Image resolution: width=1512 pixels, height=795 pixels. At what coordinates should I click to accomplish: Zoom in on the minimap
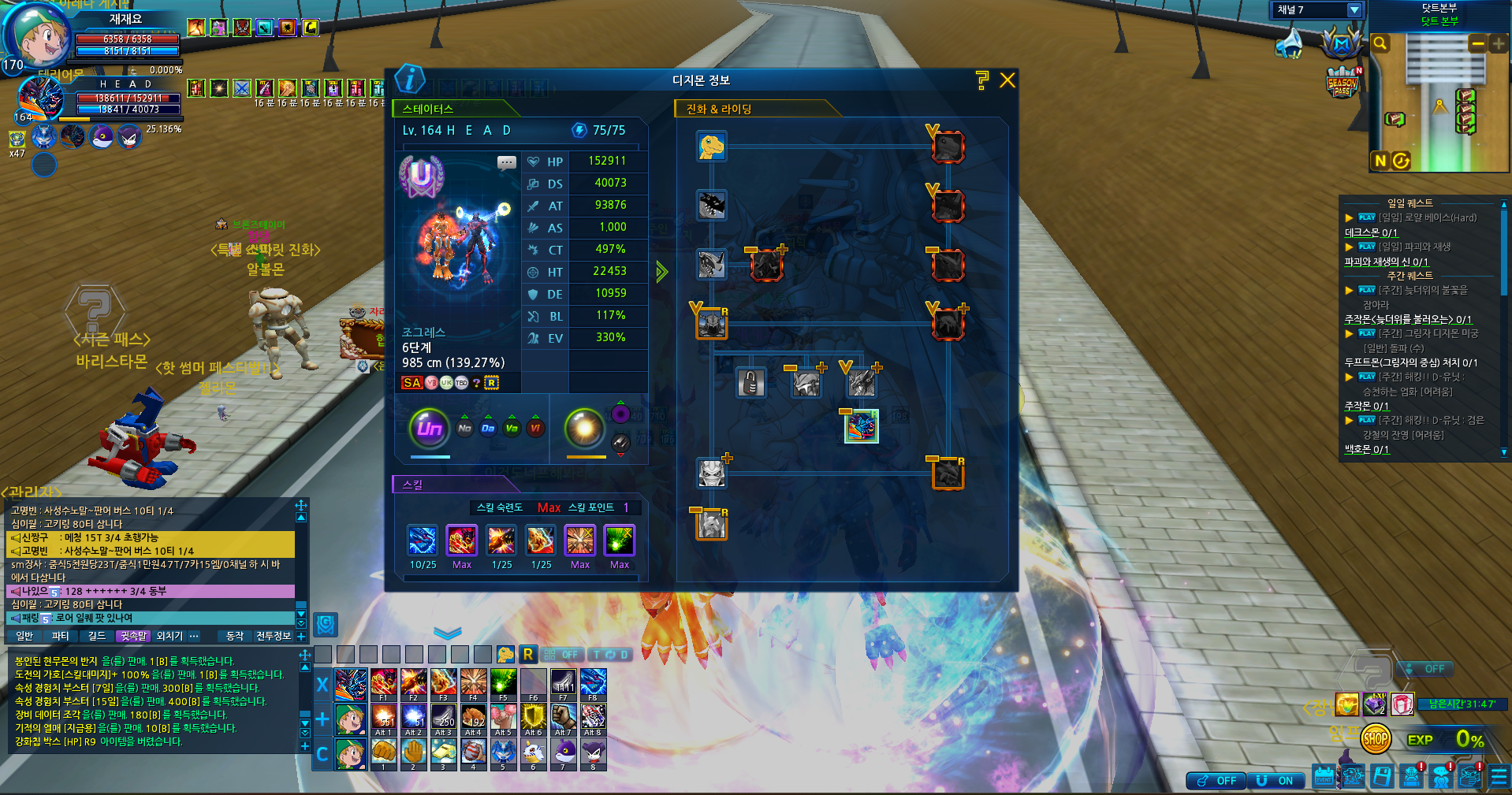1498,44
